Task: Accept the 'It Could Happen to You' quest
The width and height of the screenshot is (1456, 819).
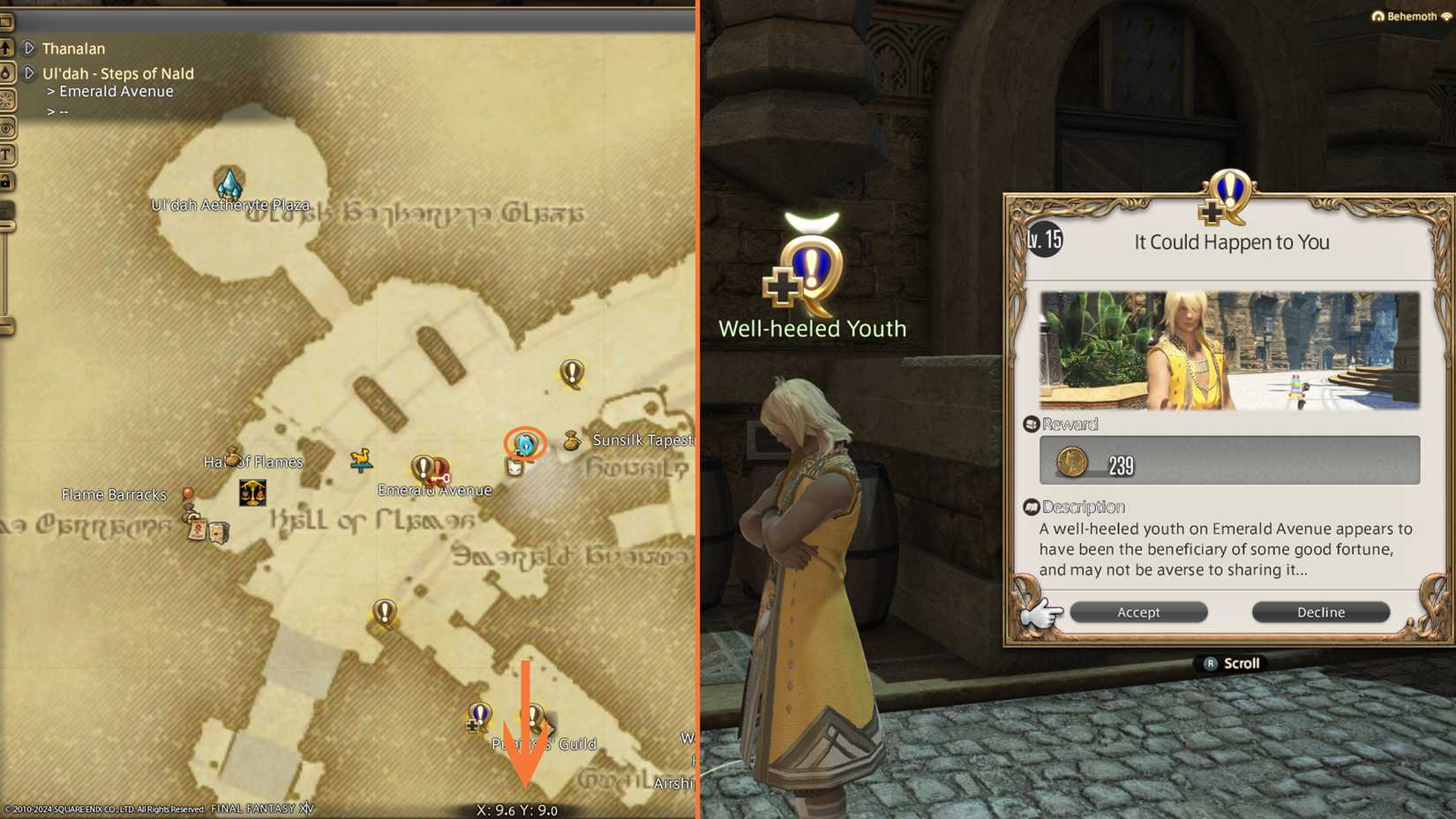Action: pyautogui.click(x=1138, y=612)
